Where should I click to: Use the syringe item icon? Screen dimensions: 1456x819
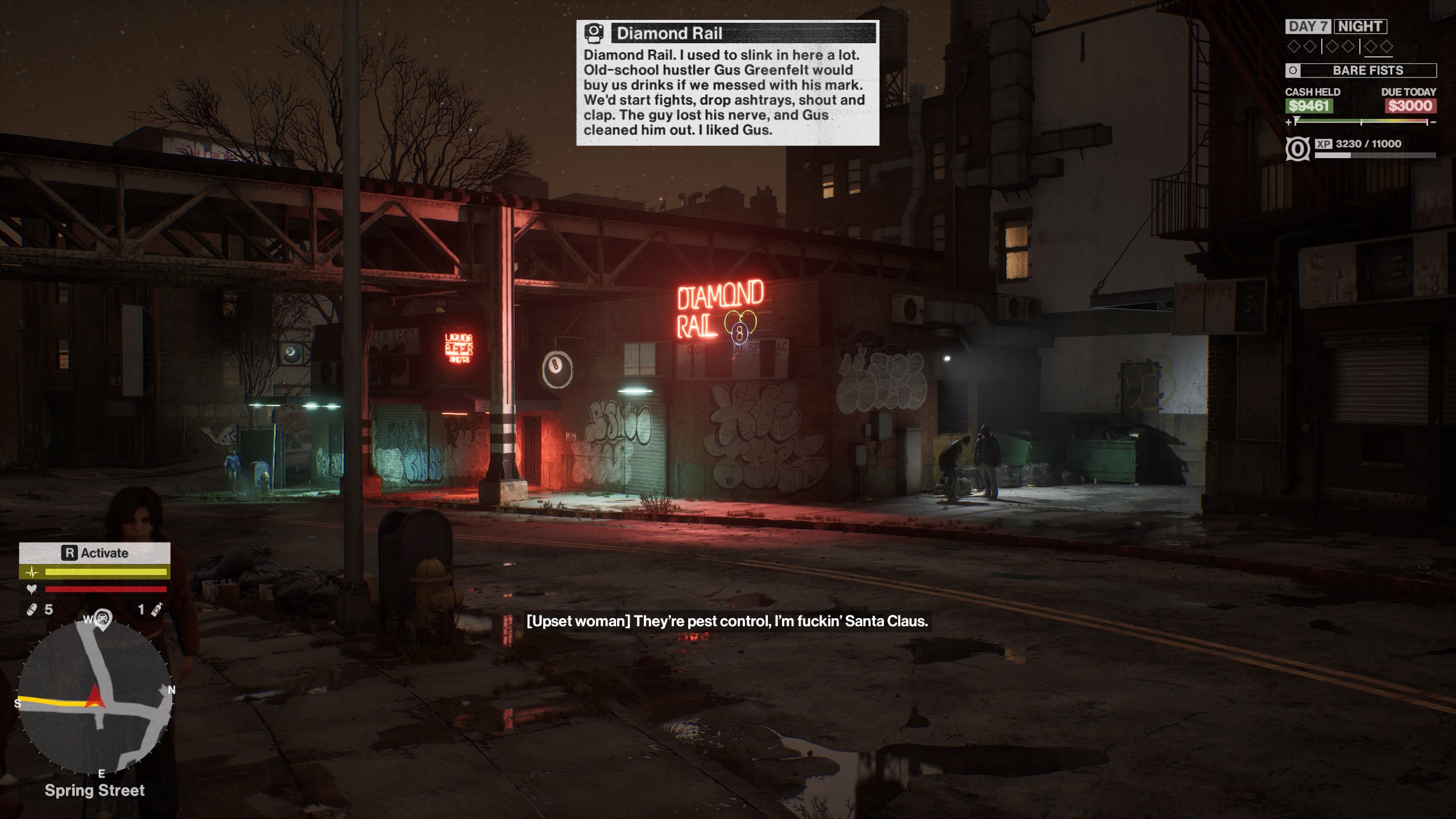click(157, 610)
